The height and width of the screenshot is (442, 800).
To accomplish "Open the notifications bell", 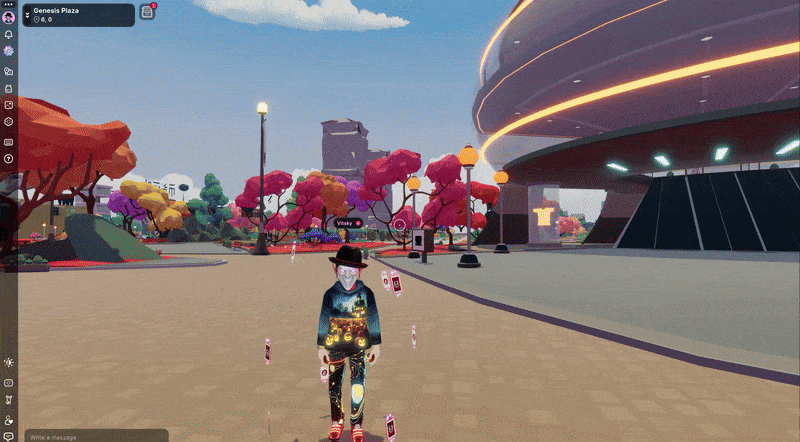I will 9,34.
